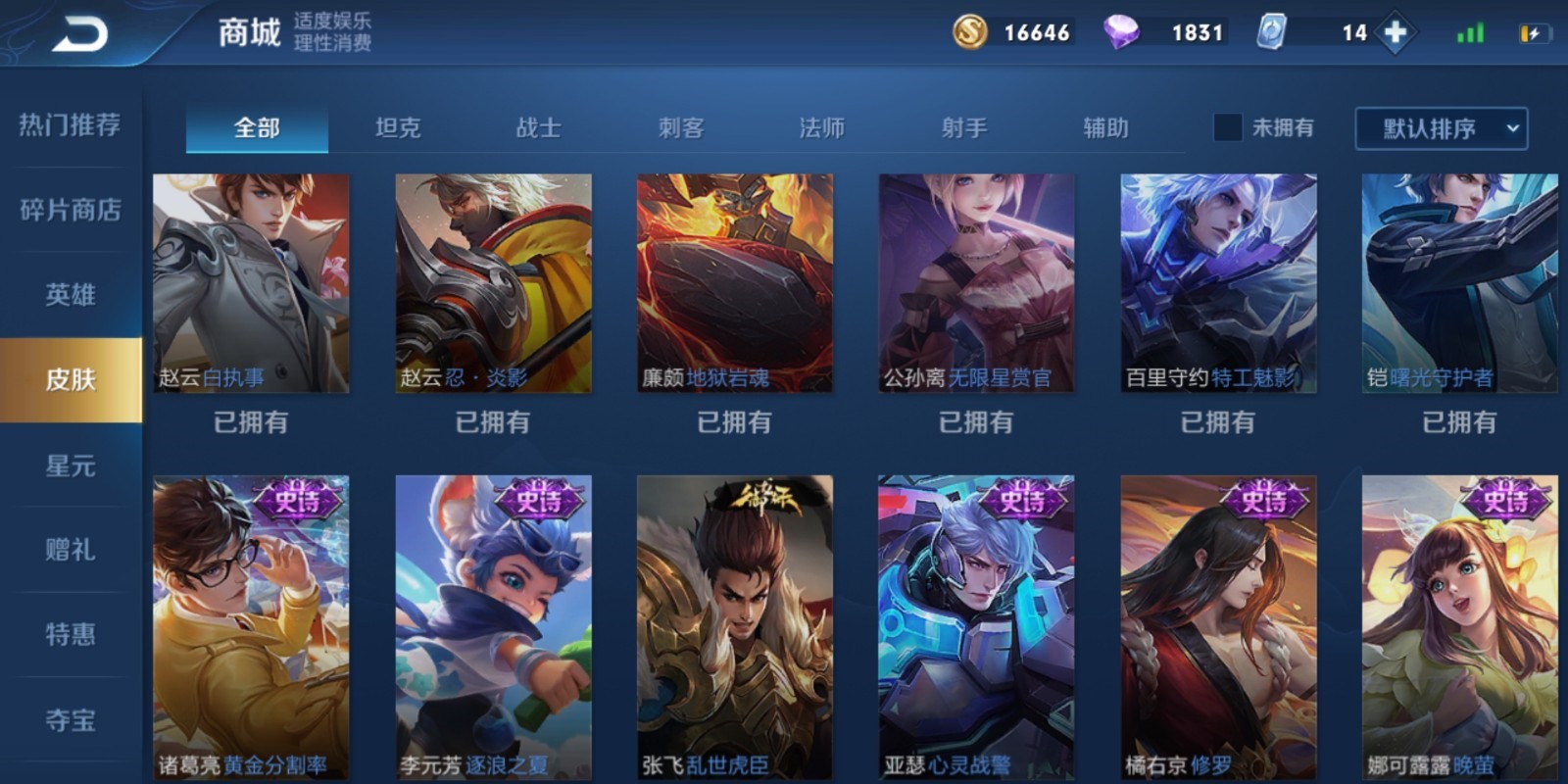Click the battery charging indicator
This screenshot has height=784, width=1568.
point(1536,32)
